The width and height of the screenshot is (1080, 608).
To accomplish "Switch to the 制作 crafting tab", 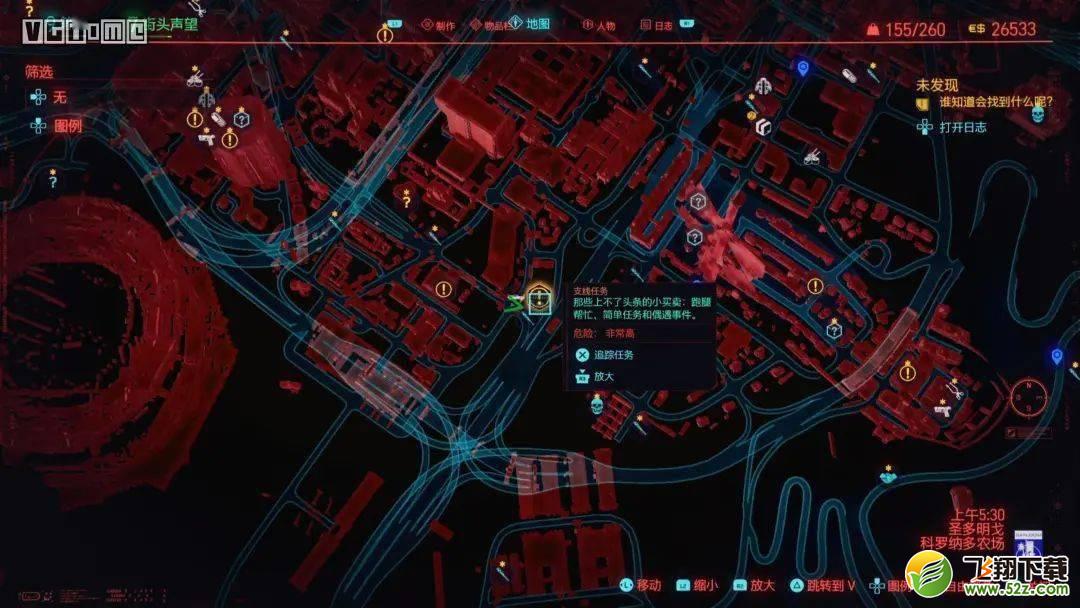I will click(437, 25).
